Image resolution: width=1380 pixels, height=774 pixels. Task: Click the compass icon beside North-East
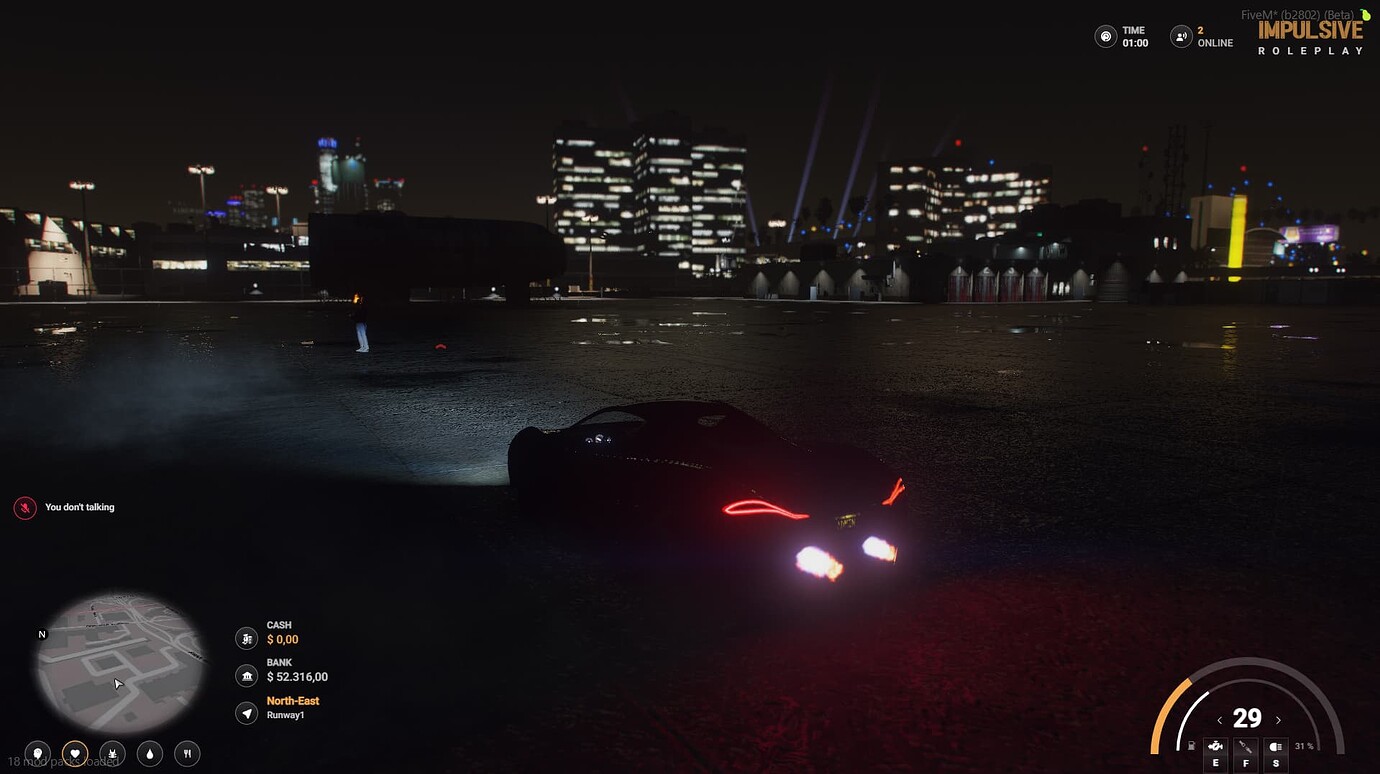coord(246,713)
